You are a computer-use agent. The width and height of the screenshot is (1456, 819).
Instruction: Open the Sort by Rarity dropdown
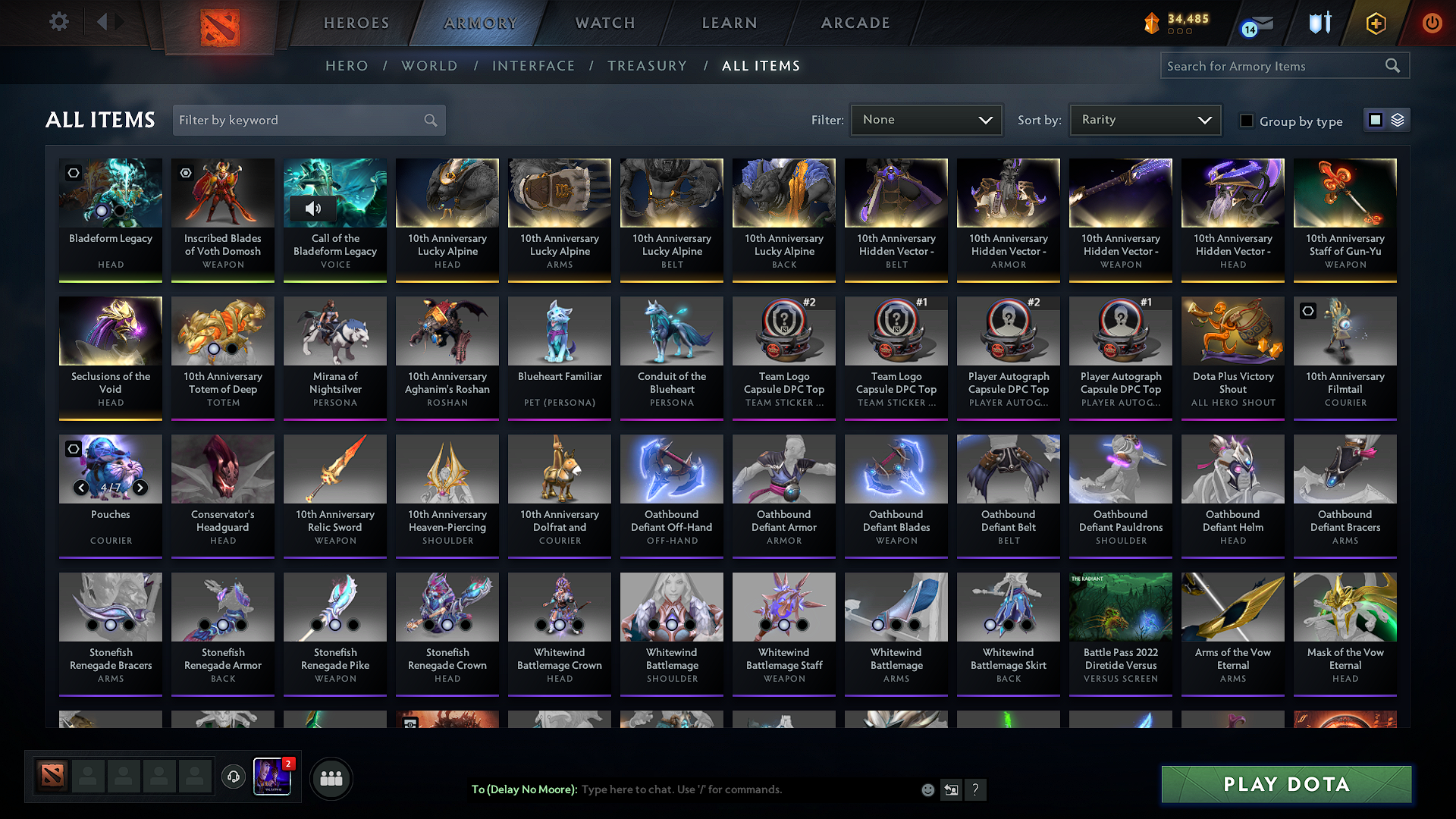coord(1144,119)
